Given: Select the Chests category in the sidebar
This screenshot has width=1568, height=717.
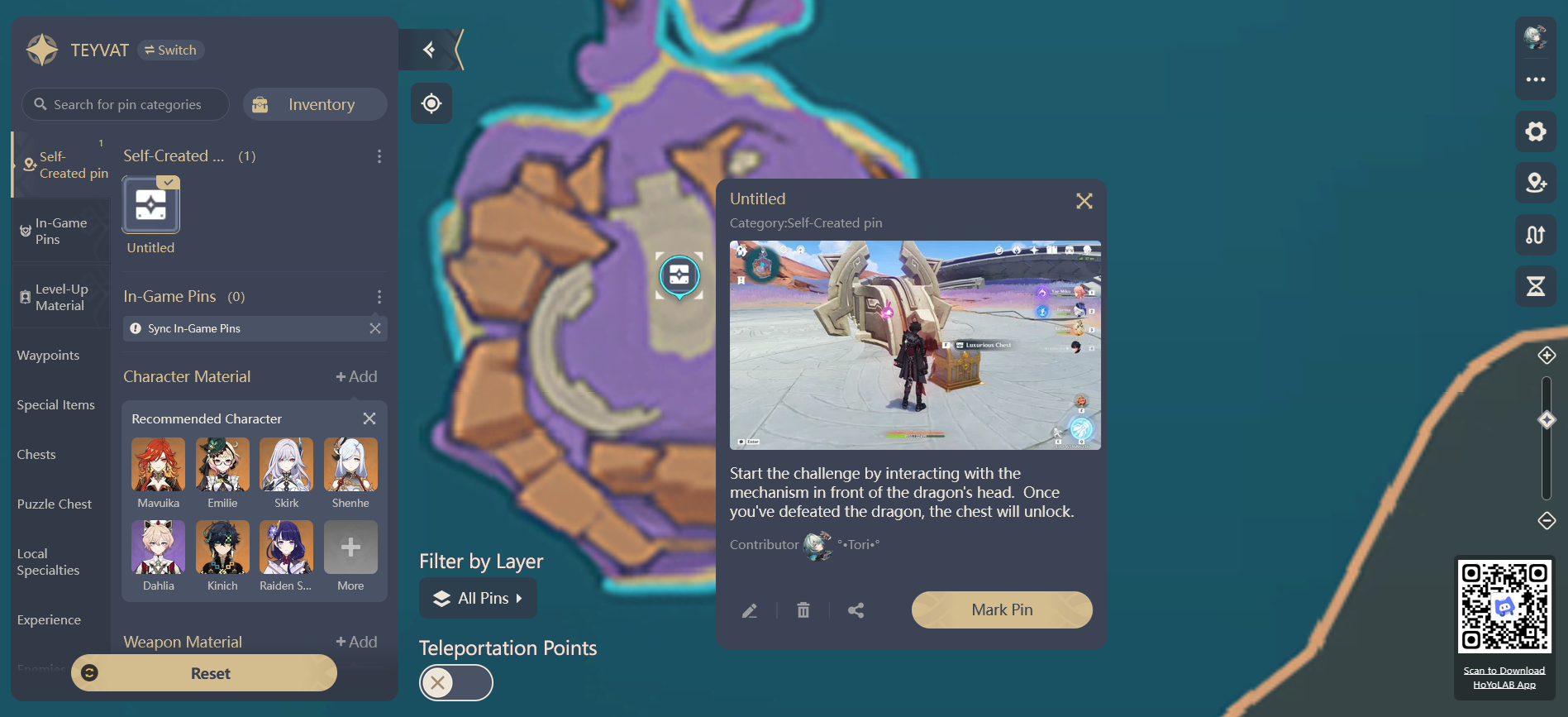Looking at the screenshot, I should pos(36,454).
